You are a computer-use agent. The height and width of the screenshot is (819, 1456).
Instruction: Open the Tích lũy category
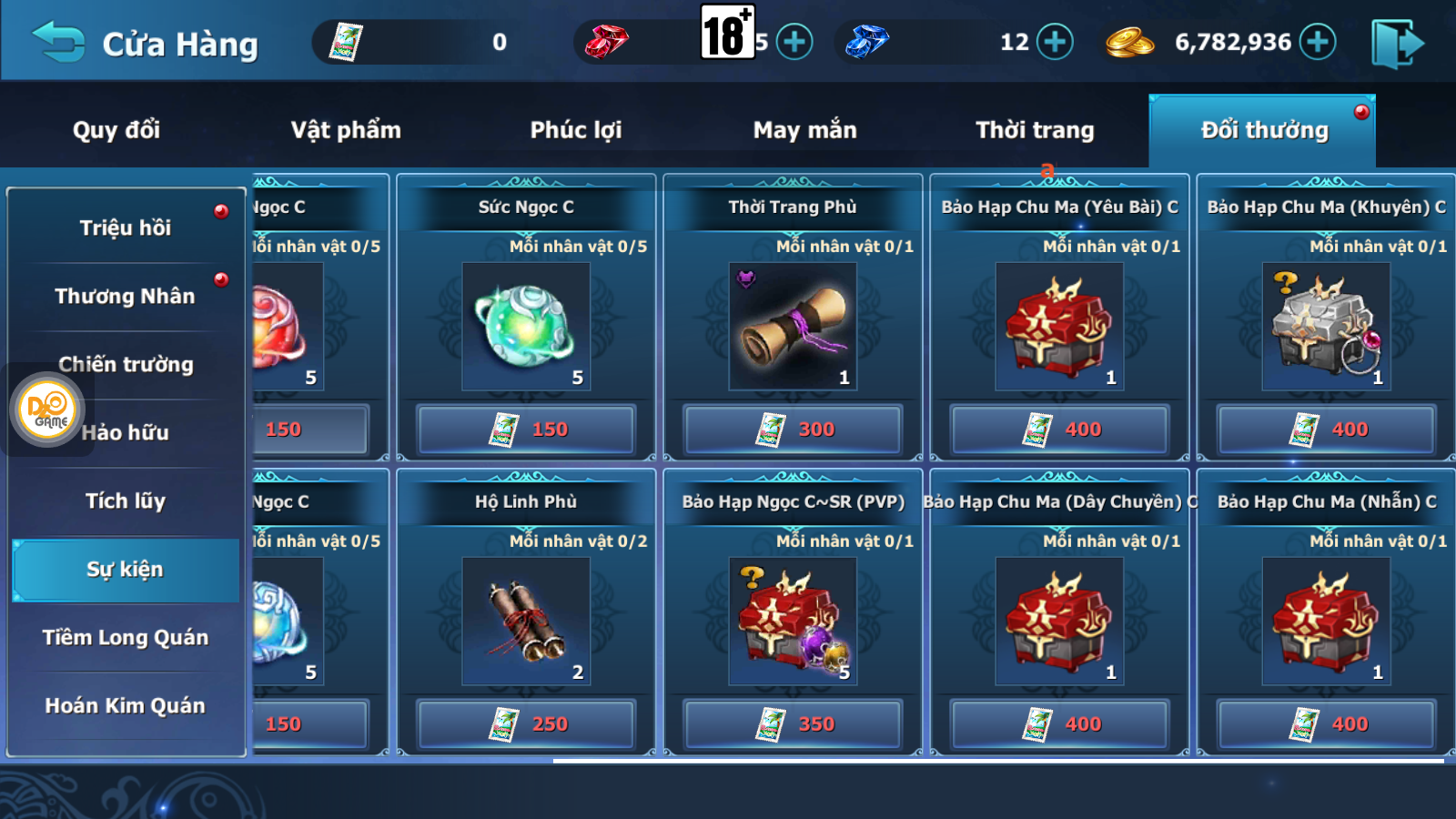(126, 500)
